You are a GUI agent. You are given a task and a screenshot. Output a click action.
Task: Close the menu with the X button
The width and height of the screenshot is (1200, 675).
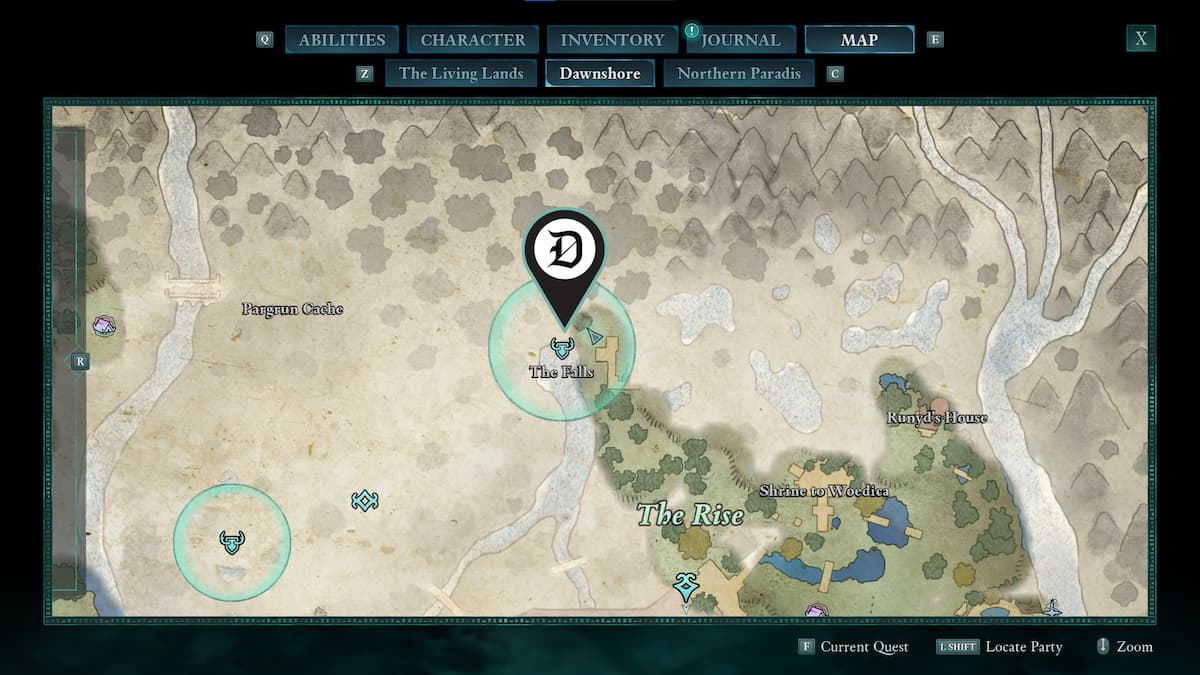pos(1140,39)
